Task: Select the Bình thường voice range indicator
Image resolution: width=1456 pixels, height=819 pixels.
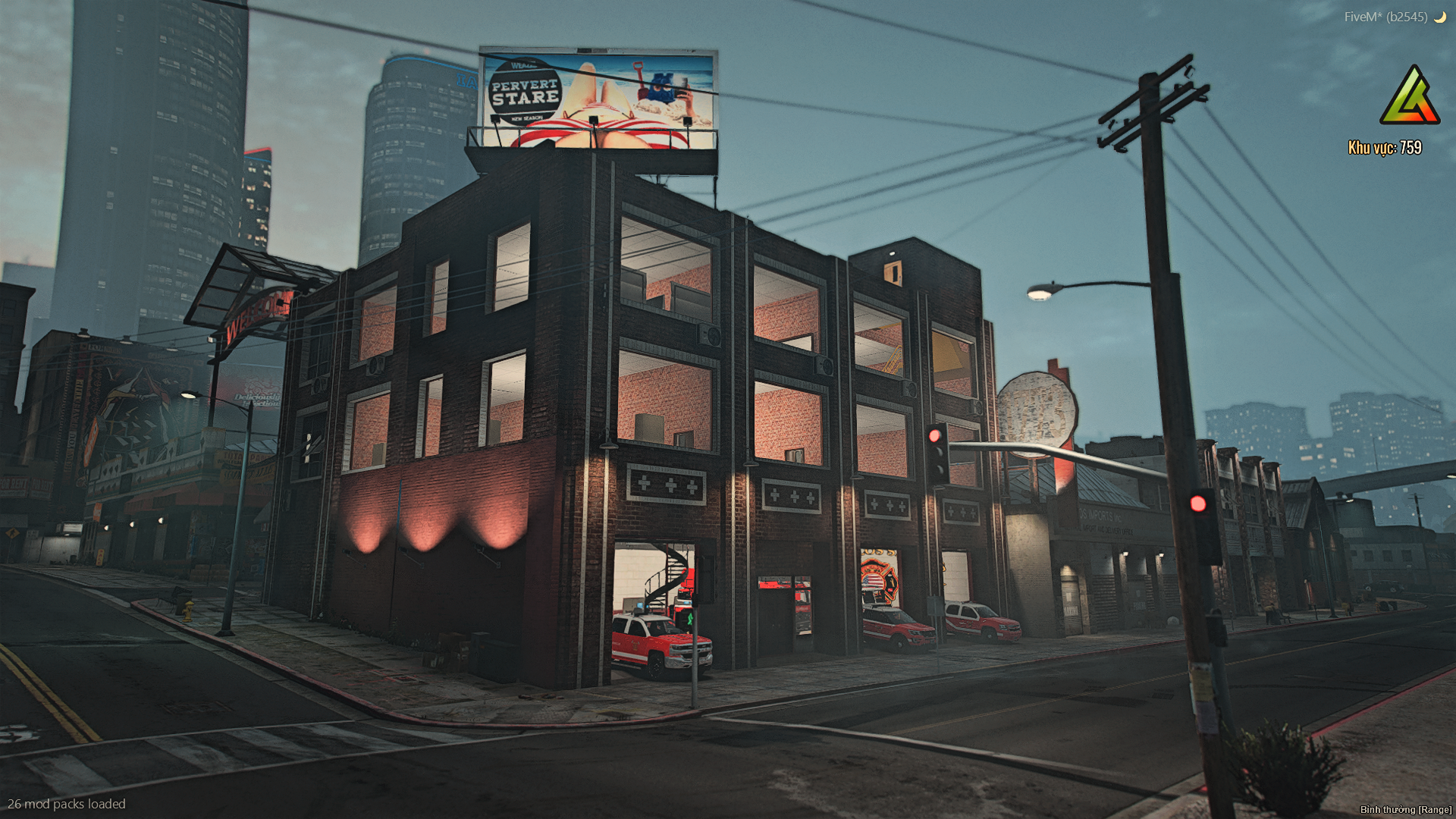Action: coord(1405,809)
